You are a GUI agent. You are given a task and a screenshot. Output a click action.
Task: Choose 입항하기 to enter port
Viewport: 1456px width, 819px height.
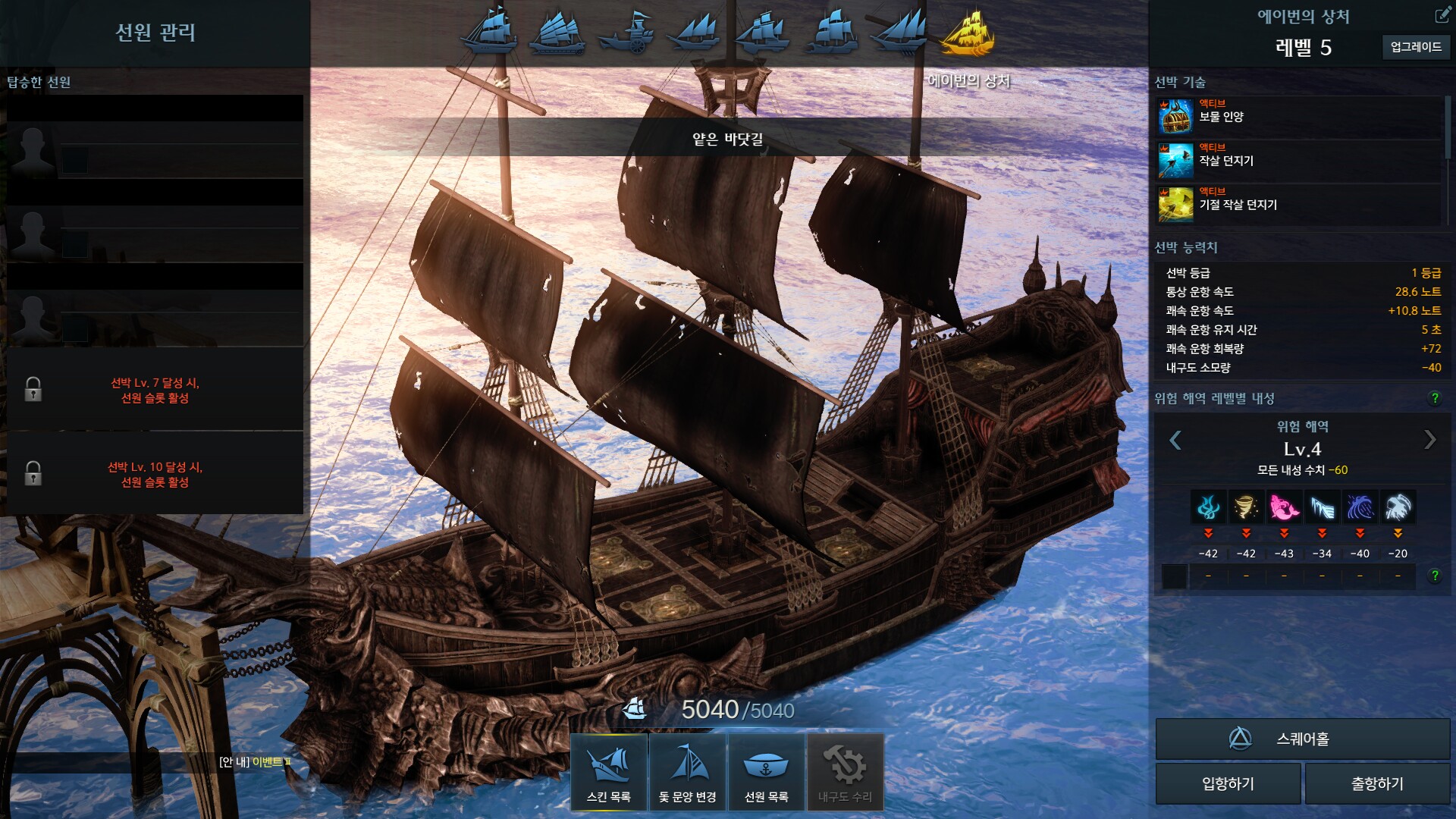click(x=1228, y=783)
